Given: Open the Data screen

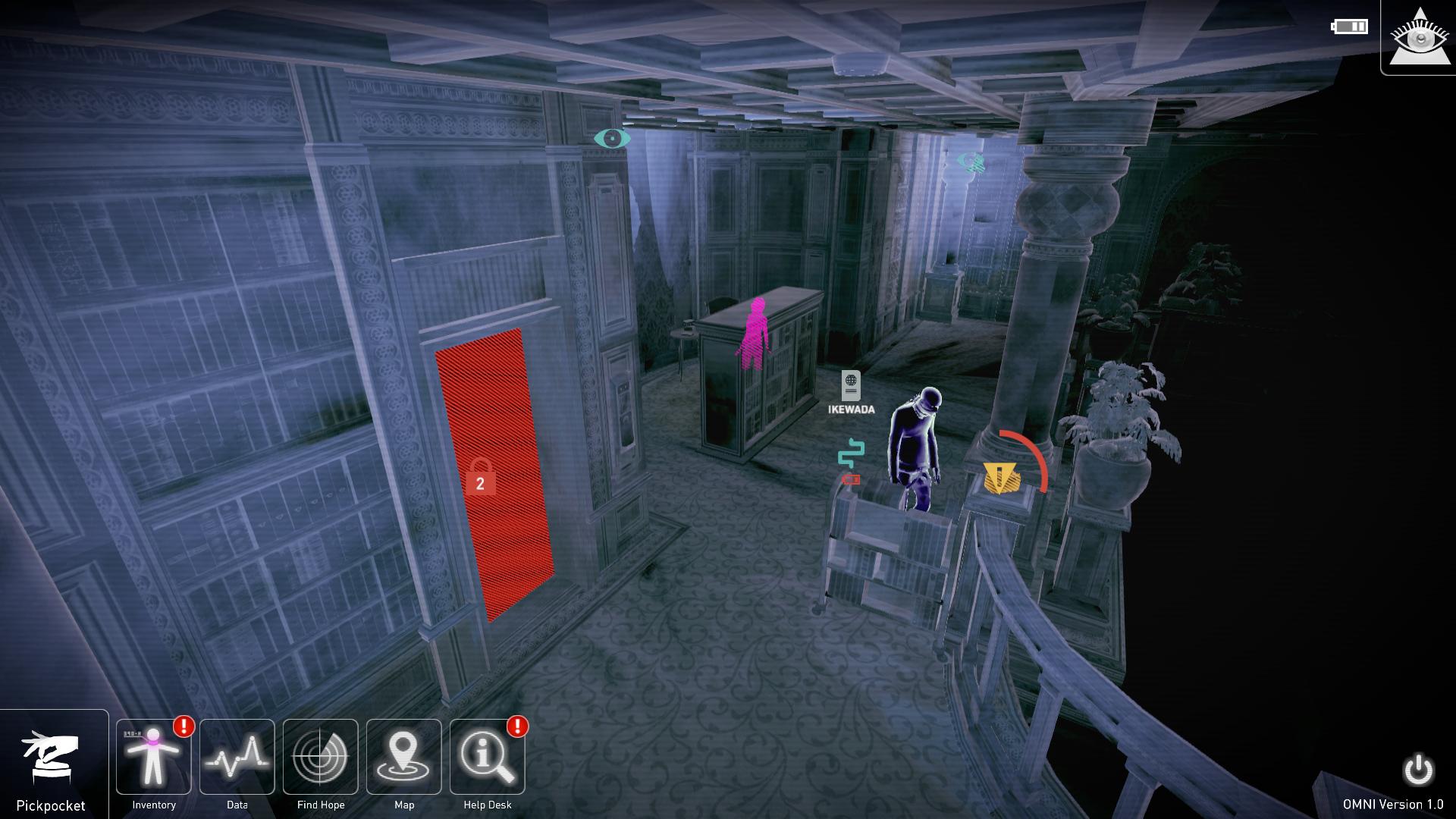Looking at the screenshot, I should click(x=237, y=758).
